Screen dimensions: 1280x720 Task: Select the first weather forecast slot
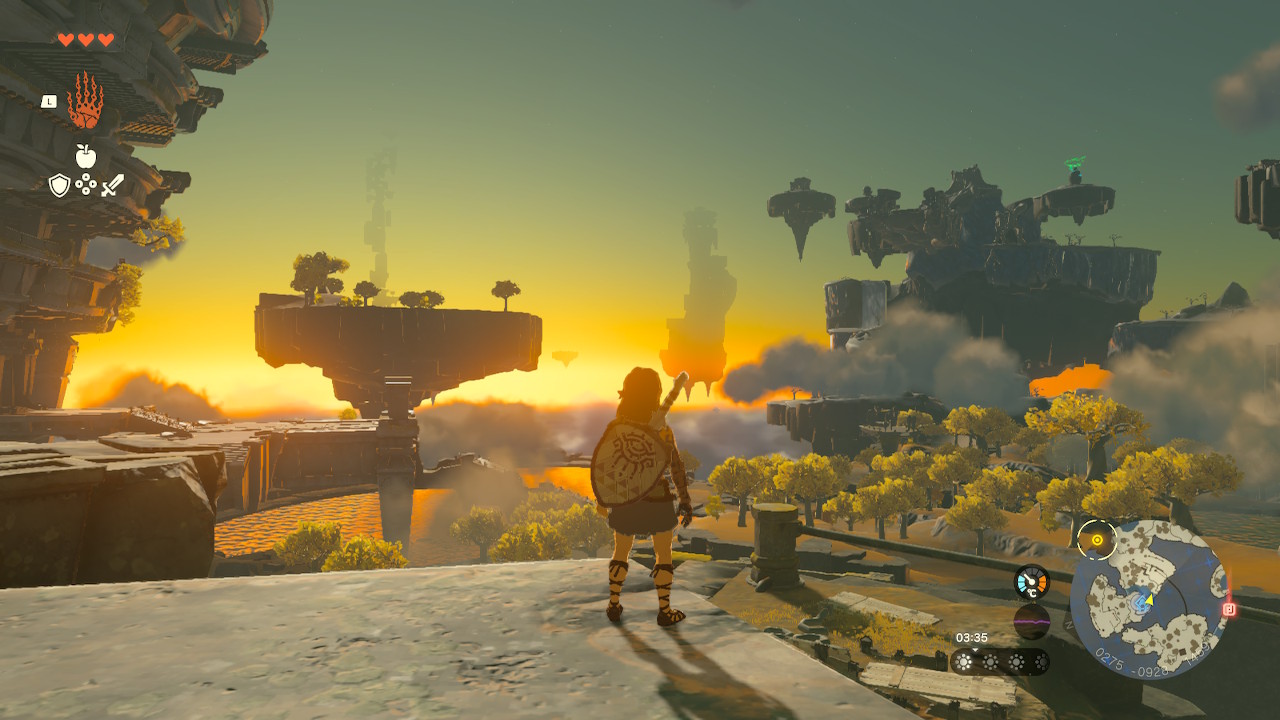click(x=963, y=663)
